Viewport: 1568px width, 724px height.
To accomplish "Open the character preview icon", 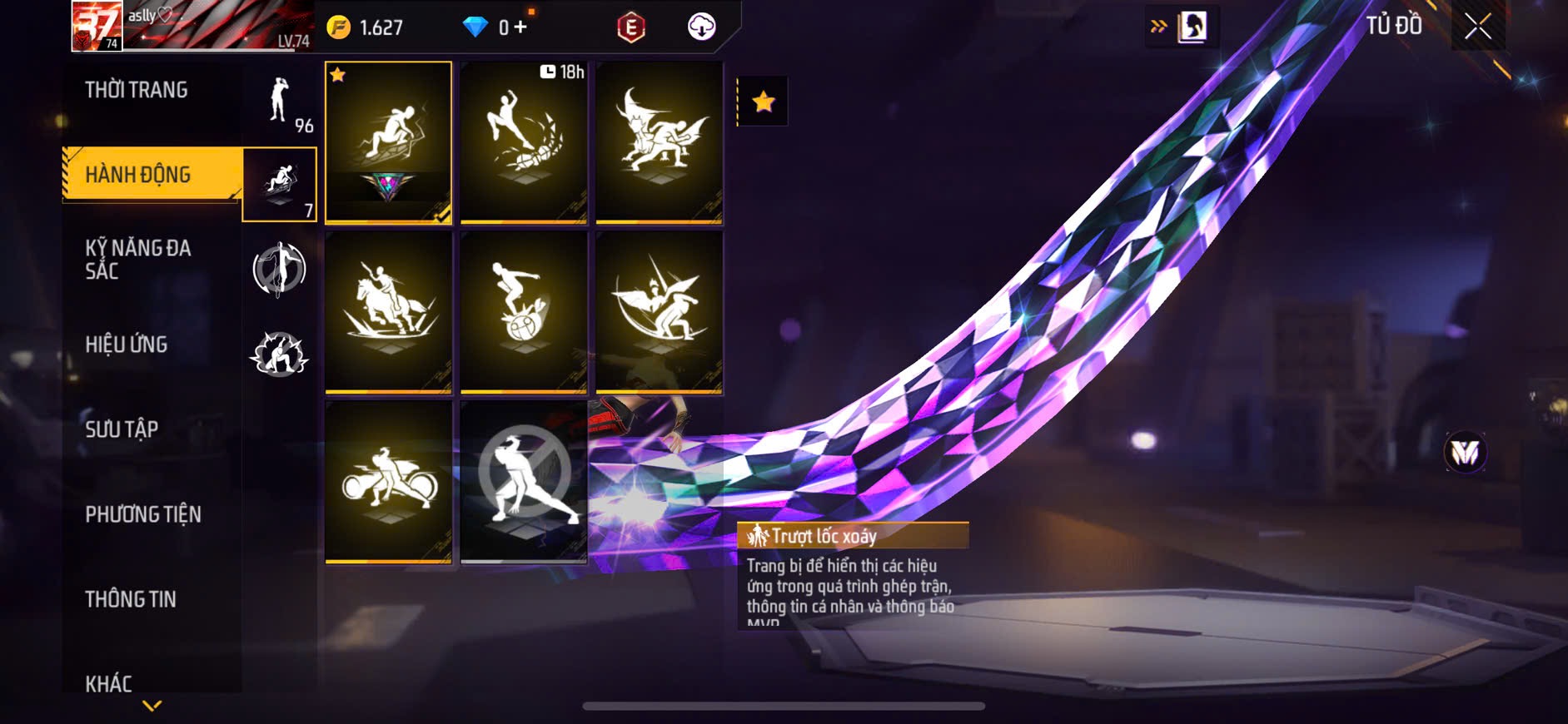I will tap(1192, 27).
